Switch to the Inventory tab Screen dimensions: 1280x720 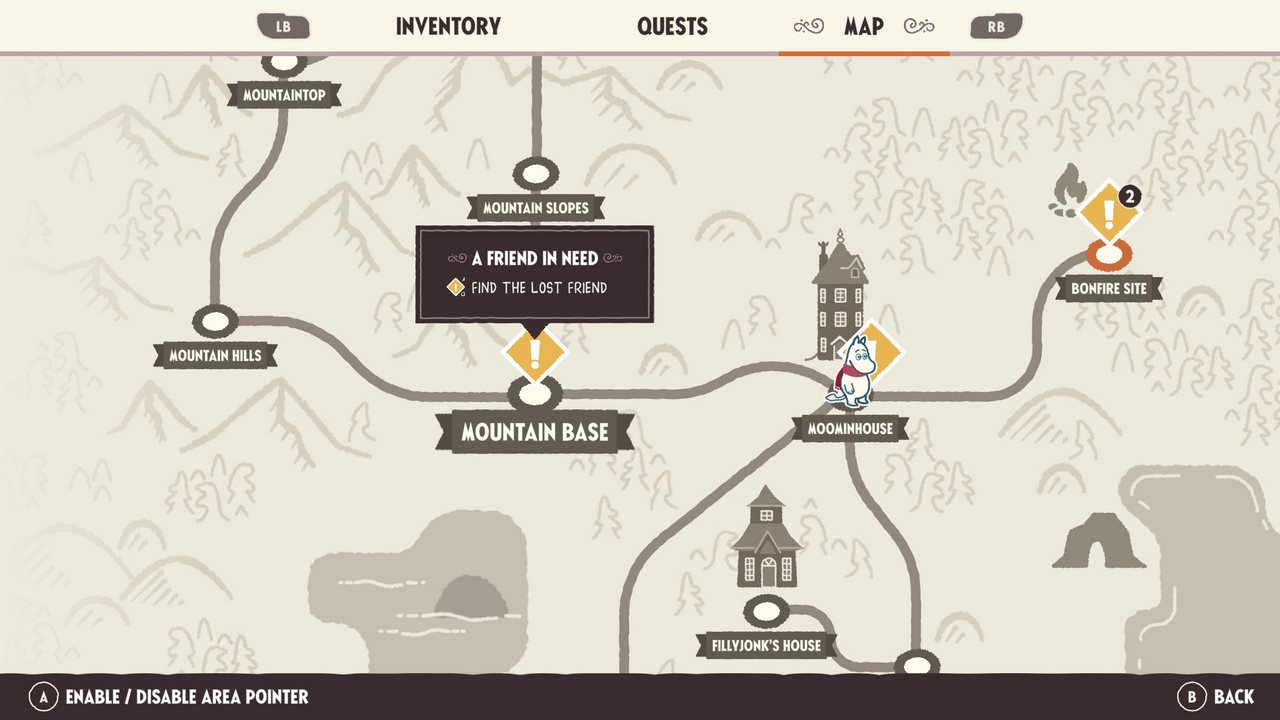coord(448,26)
